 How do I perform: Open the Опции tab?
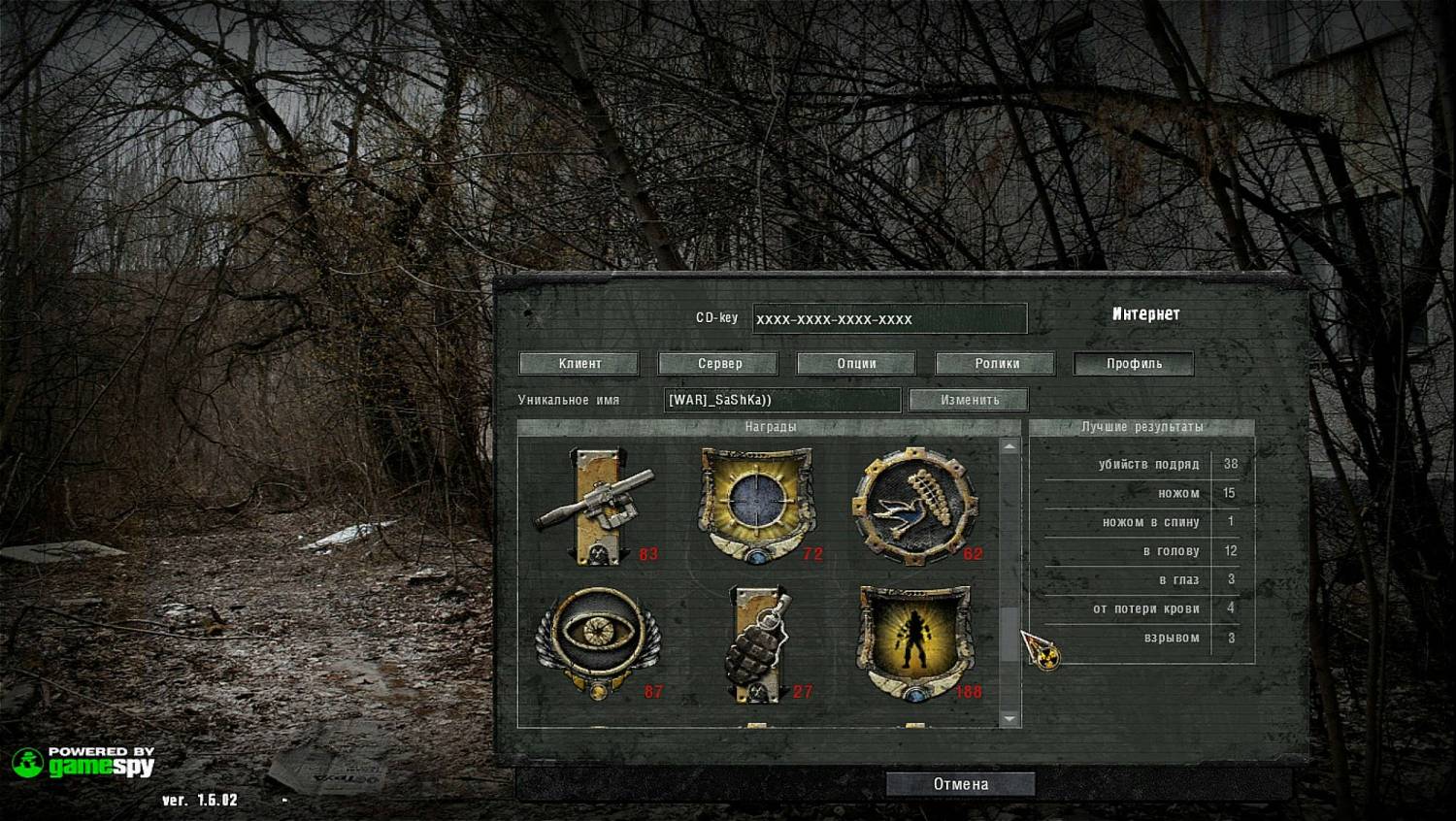tap(856, 364)
